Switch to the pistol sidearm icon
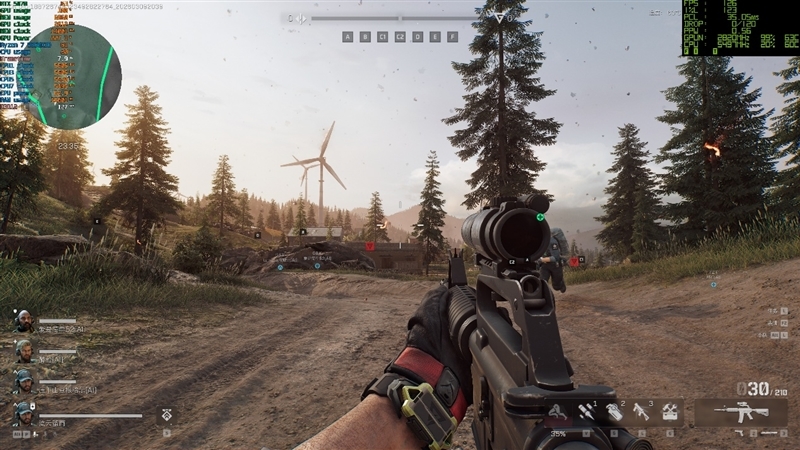Viewport: 800px width, 450px height. (x=739, y=434)
